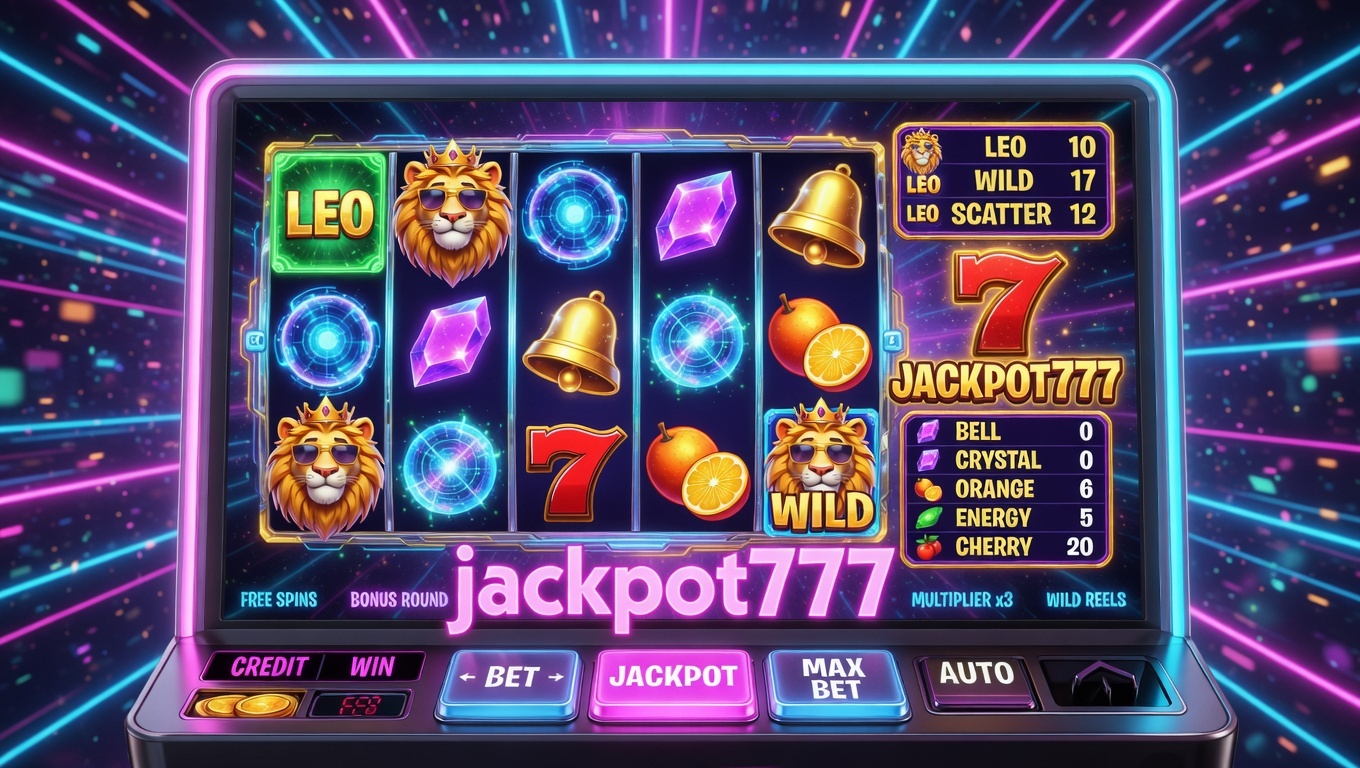The width and height of the screenshot is (1360, 768).
Task: Click the black button beside AUTO
Action: click(x=1103, y=683)
